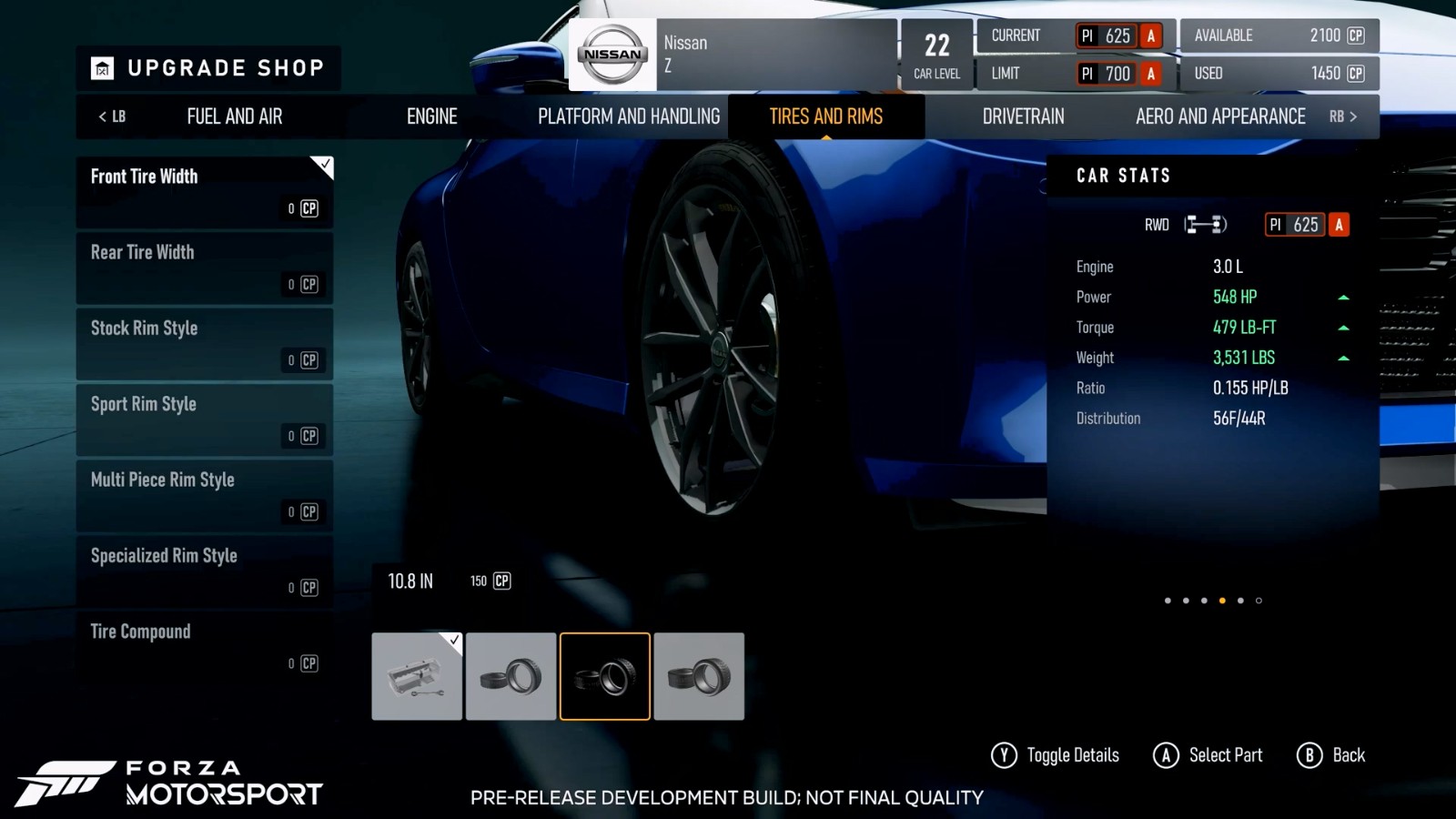The height and width of the screenshot is (819, 1456).
Task: Select the Tire Compound upgrade
Action: tap(205, 647)
